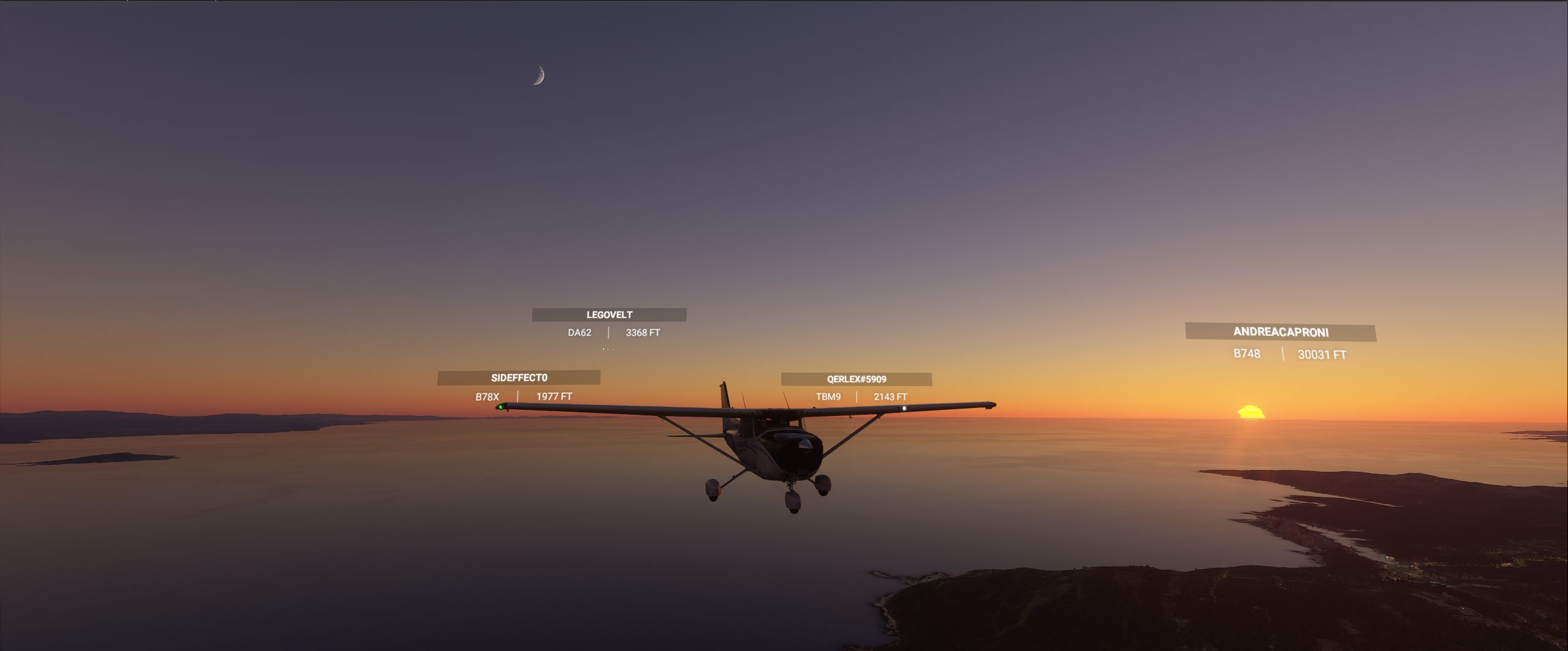The image size is (1568, 651).
Task: Click the SIDEFFECT0 player nameplate
Action: click(519, 378)
